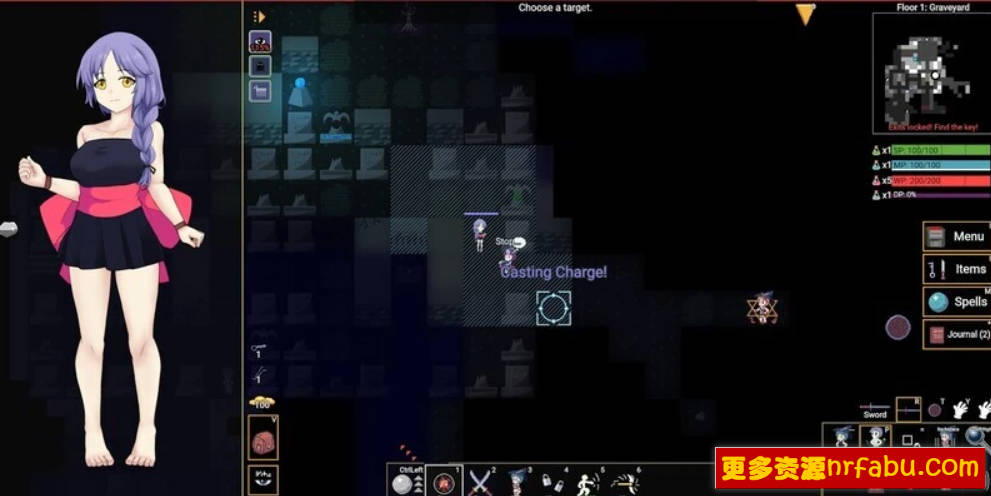
Task: Select the red pouch item slot
Action: [263, 437]
